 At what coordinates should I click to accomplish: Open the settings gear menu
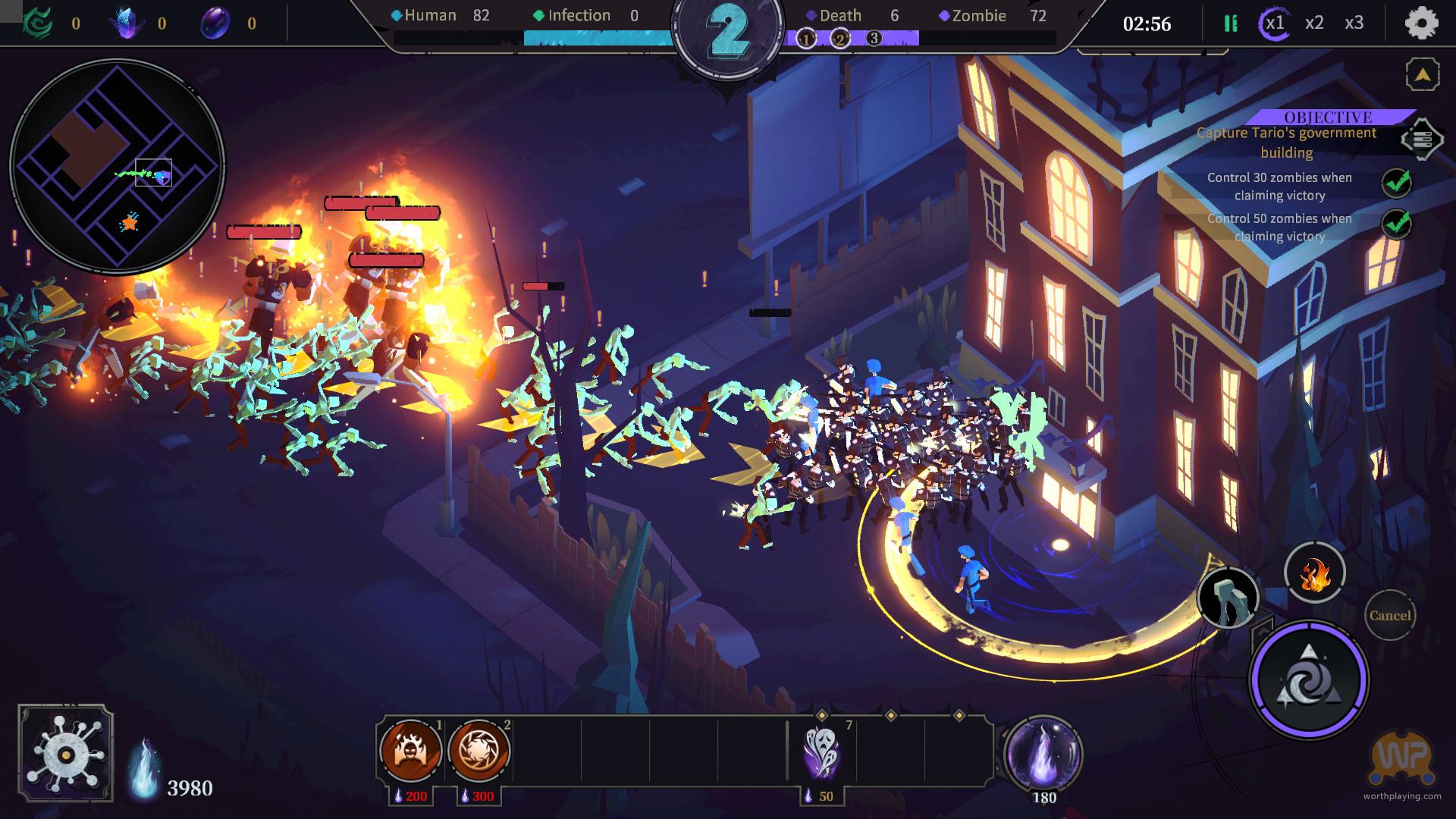click(1421, 24)
